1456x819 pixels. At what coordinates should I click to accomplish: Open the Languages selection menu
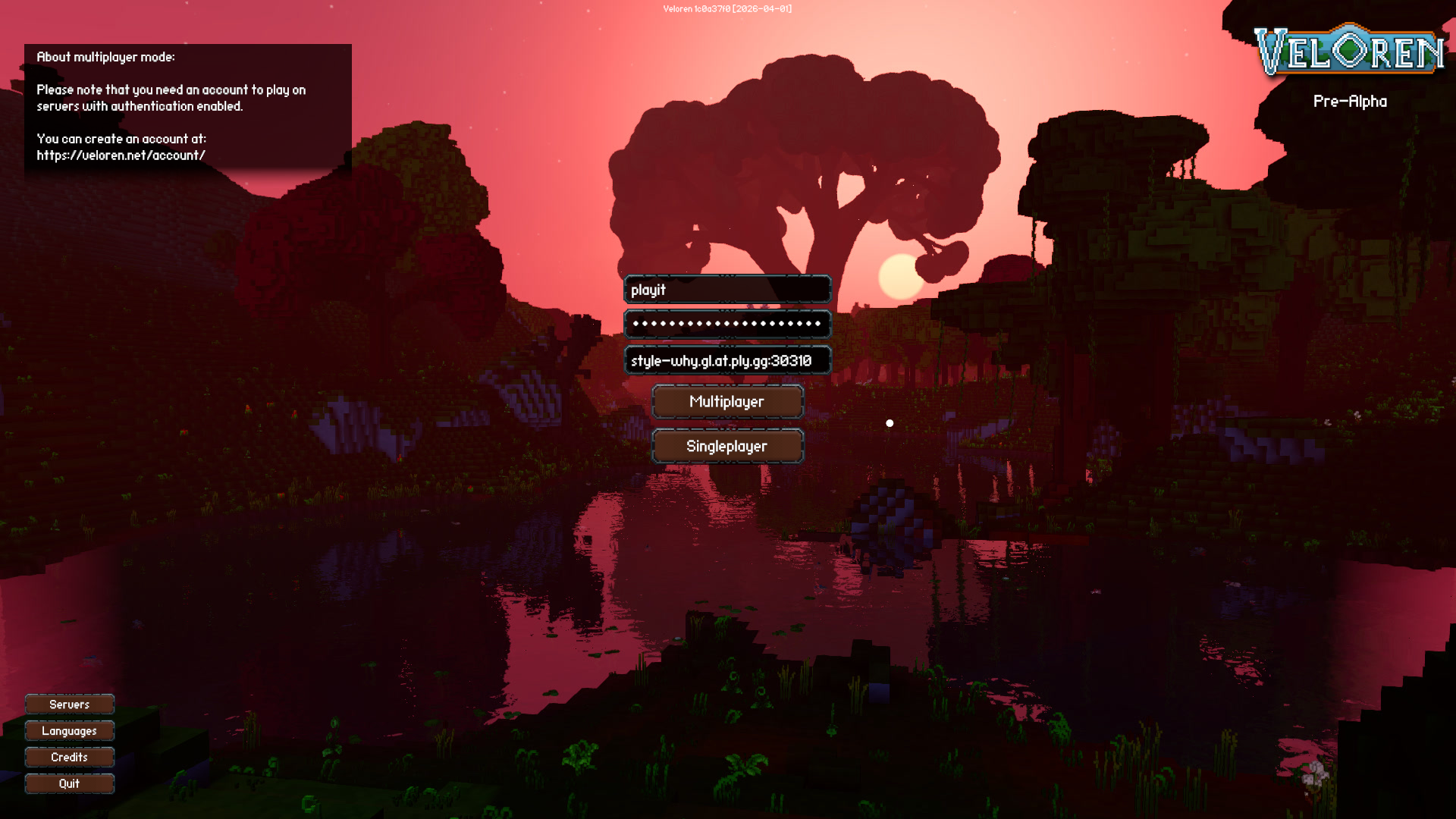pyautogui.click(x=69, y=731)
